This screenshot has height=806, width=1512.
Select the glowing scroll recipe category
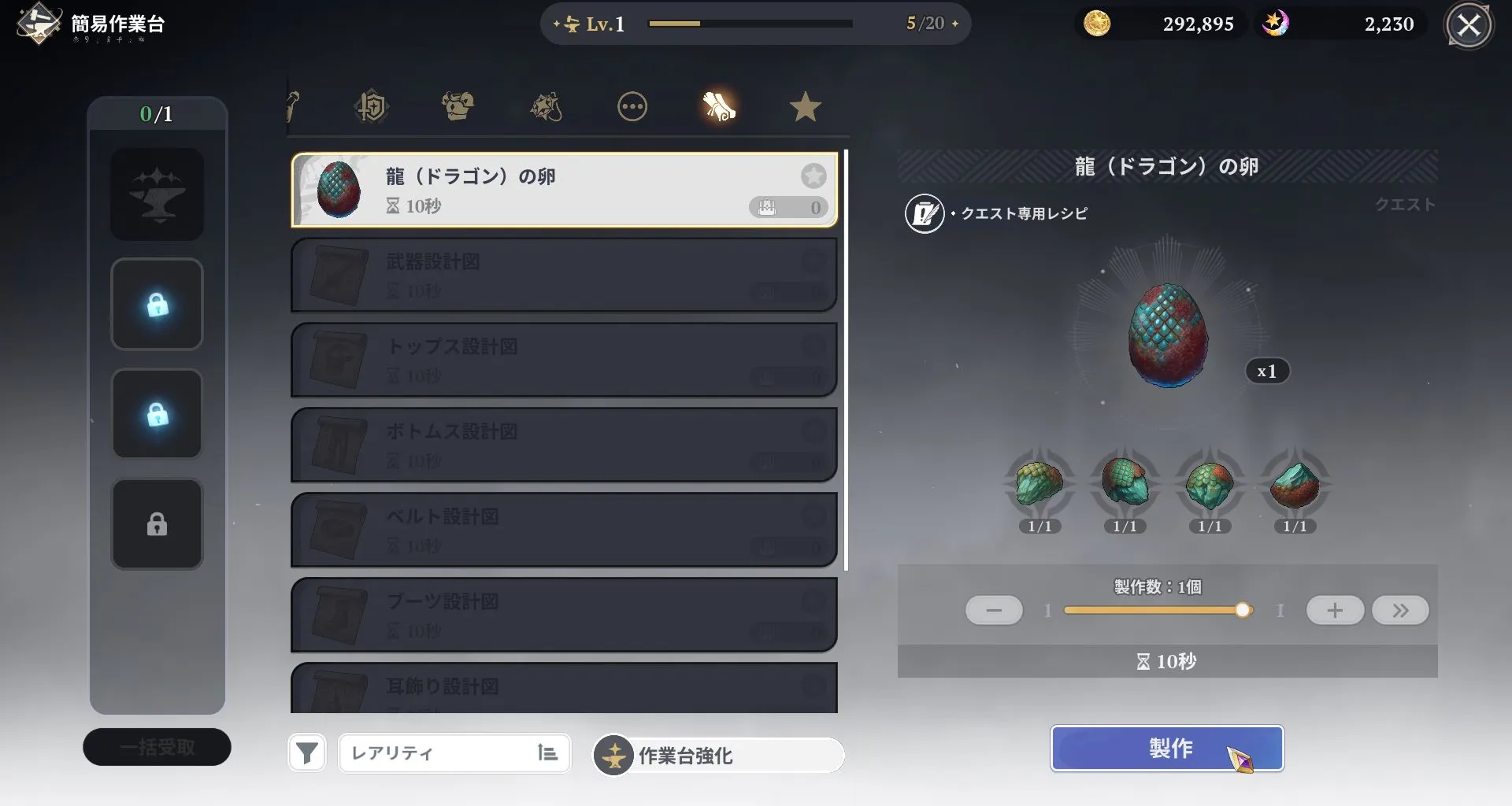click(x=719, y=106)
